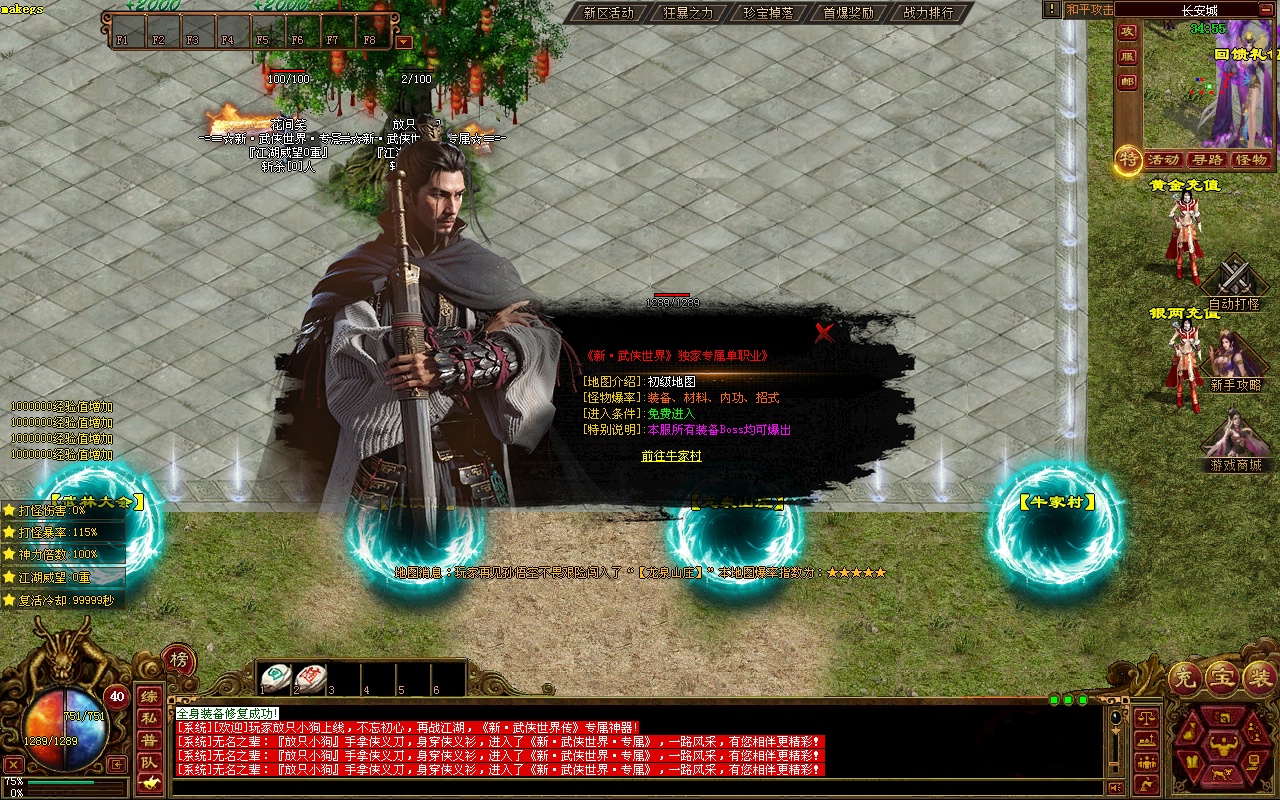Use the white stone in hotbar slot 1

[x=276, y=677]
